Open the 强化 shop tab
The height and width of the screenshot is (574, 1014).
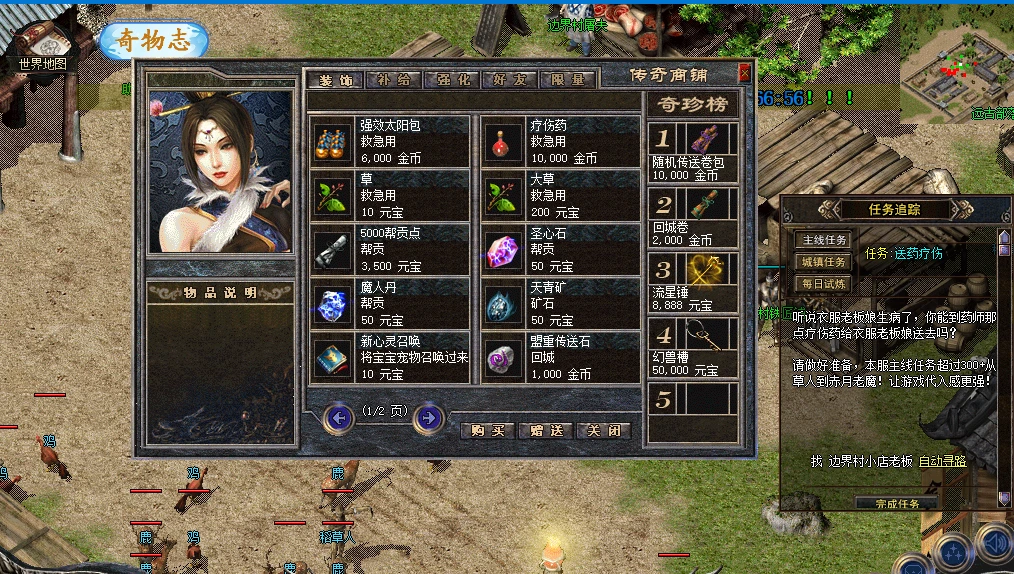click(x=452, y=80)
